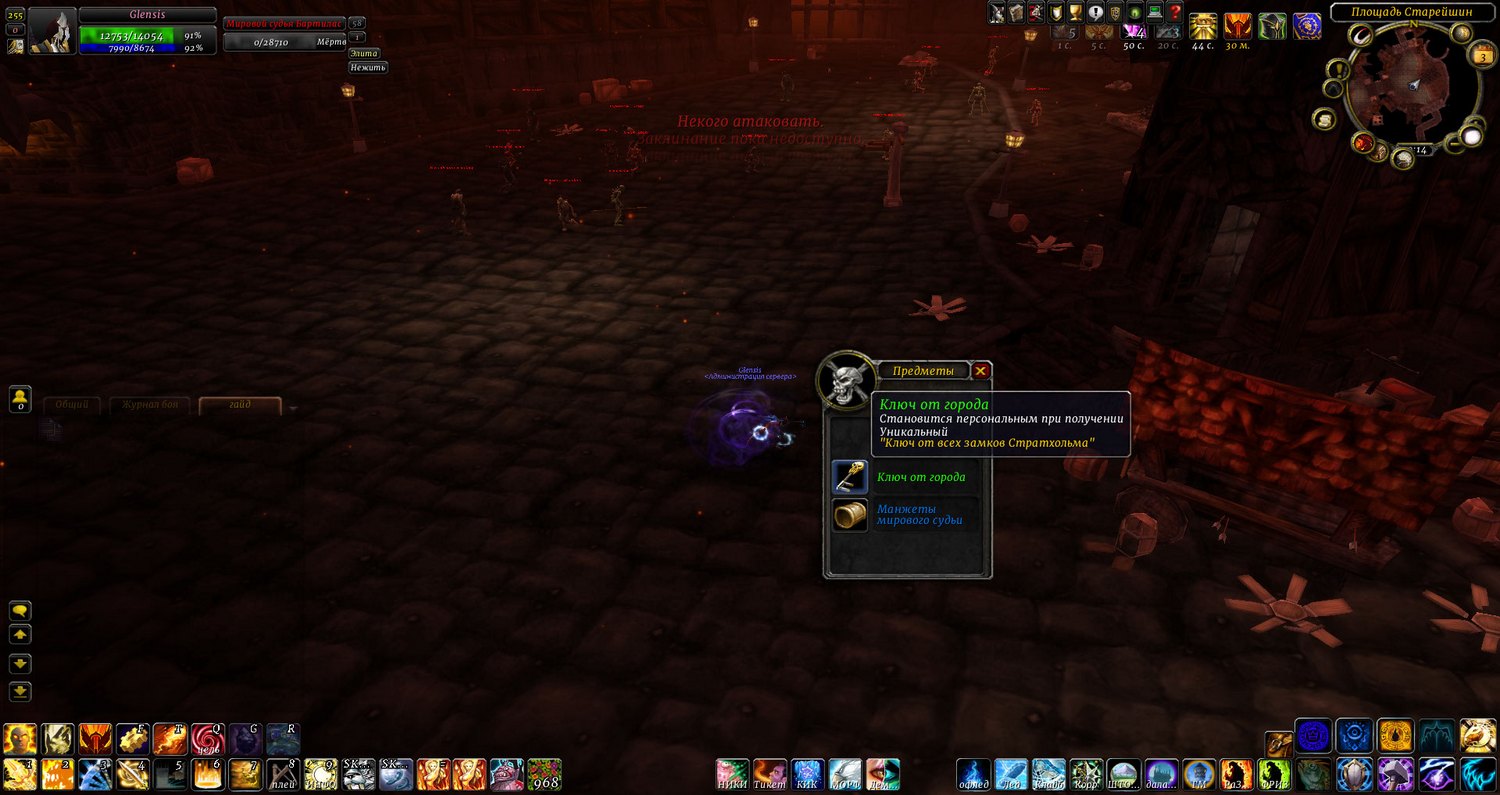Close the Предметы loot window
This screenshot has width=1500, height=795.
tap(981, 371)
